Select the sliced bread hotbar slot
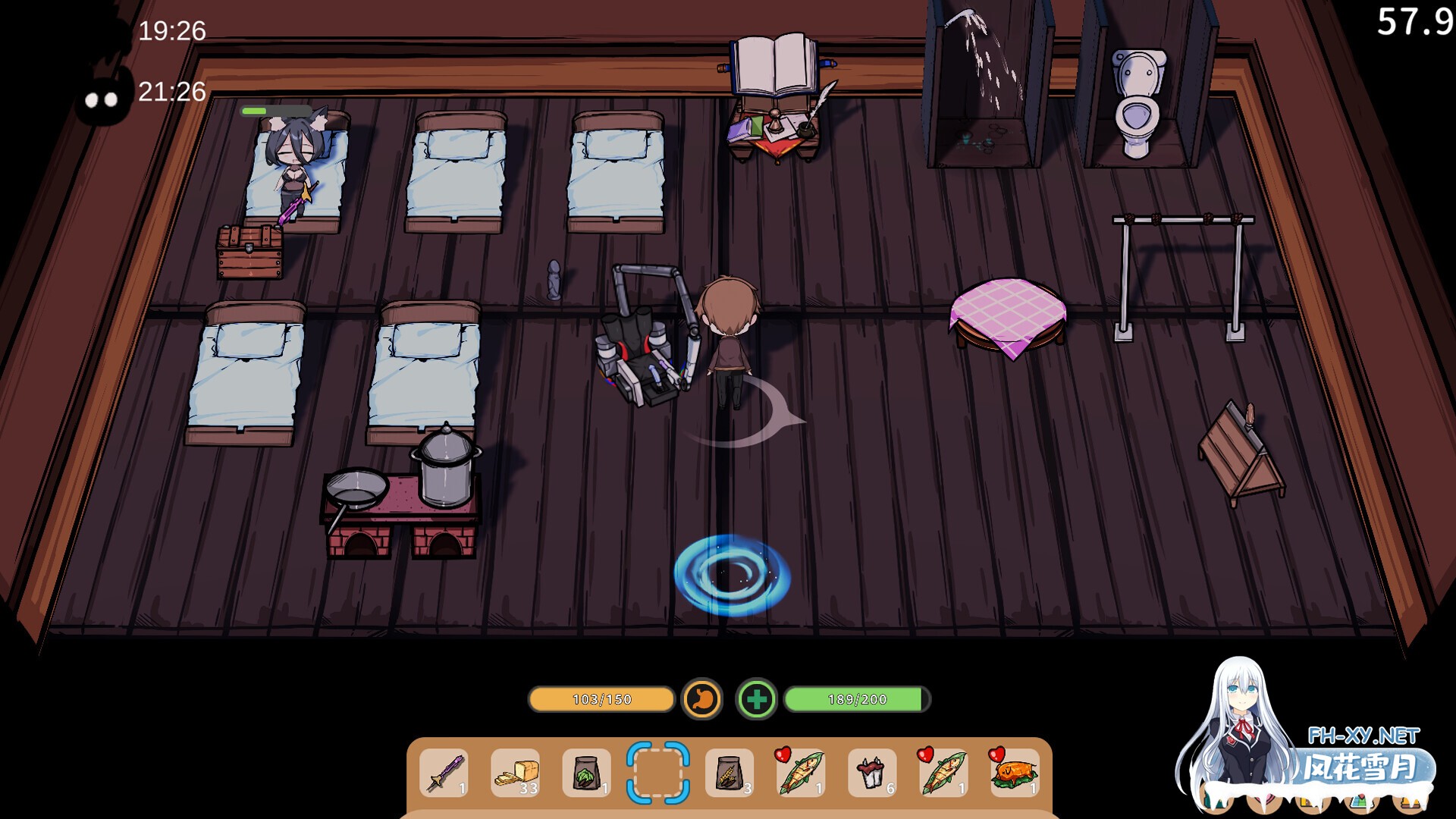Viewport: 1456px width, 819px height. coord(516,773)
